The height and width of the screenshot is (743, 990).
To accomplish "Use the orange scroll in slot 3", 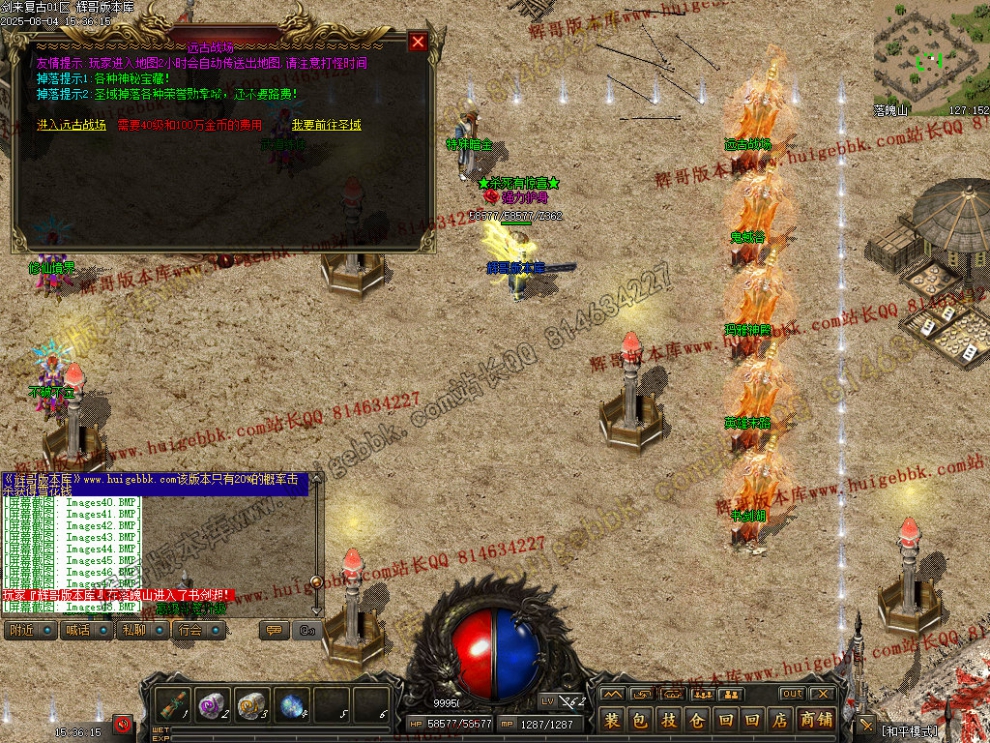I will click(251, 705).
